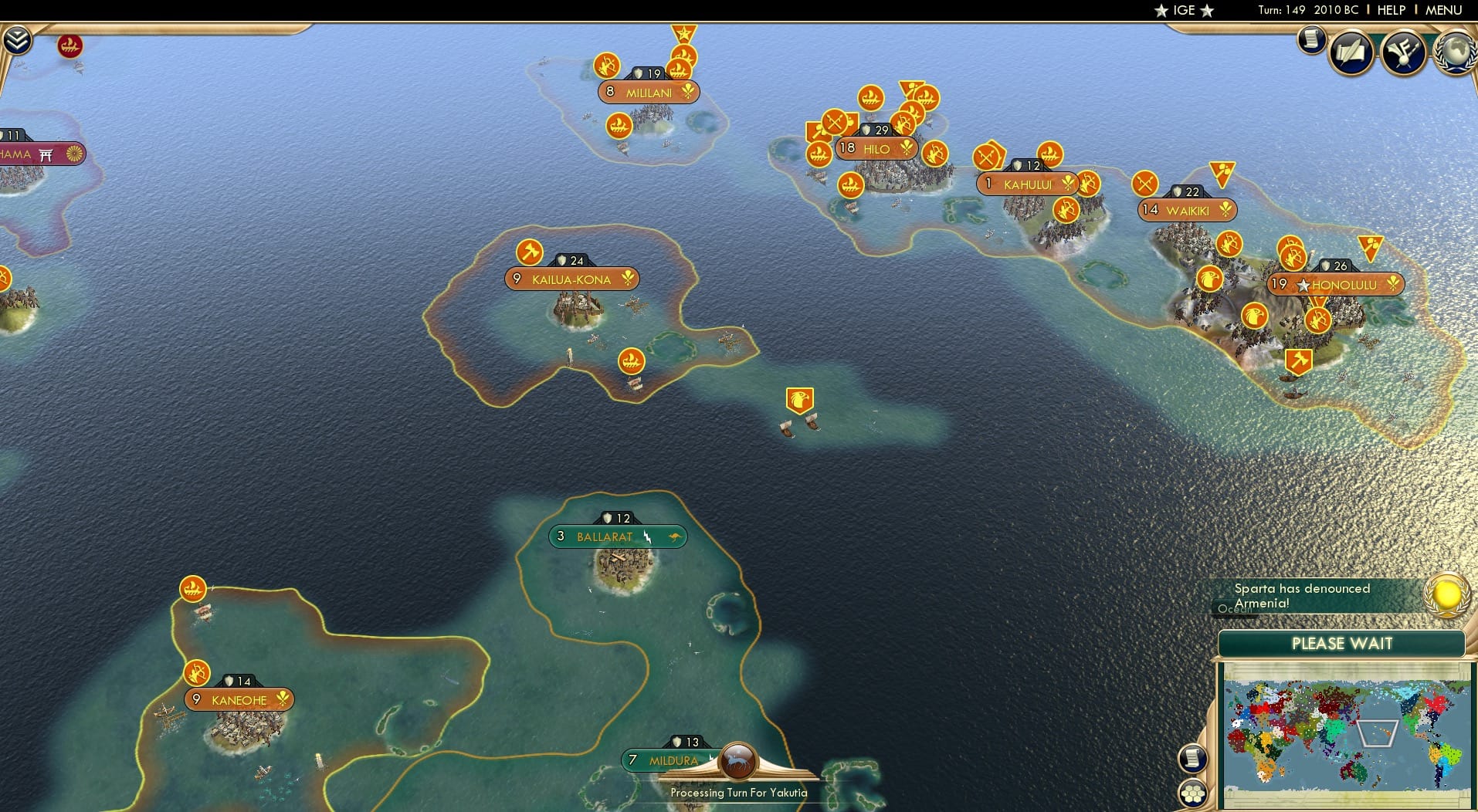Select the red galley unit icon top-left
Viewport: 1478px width, 812px height.
click(x=70, y=46)
